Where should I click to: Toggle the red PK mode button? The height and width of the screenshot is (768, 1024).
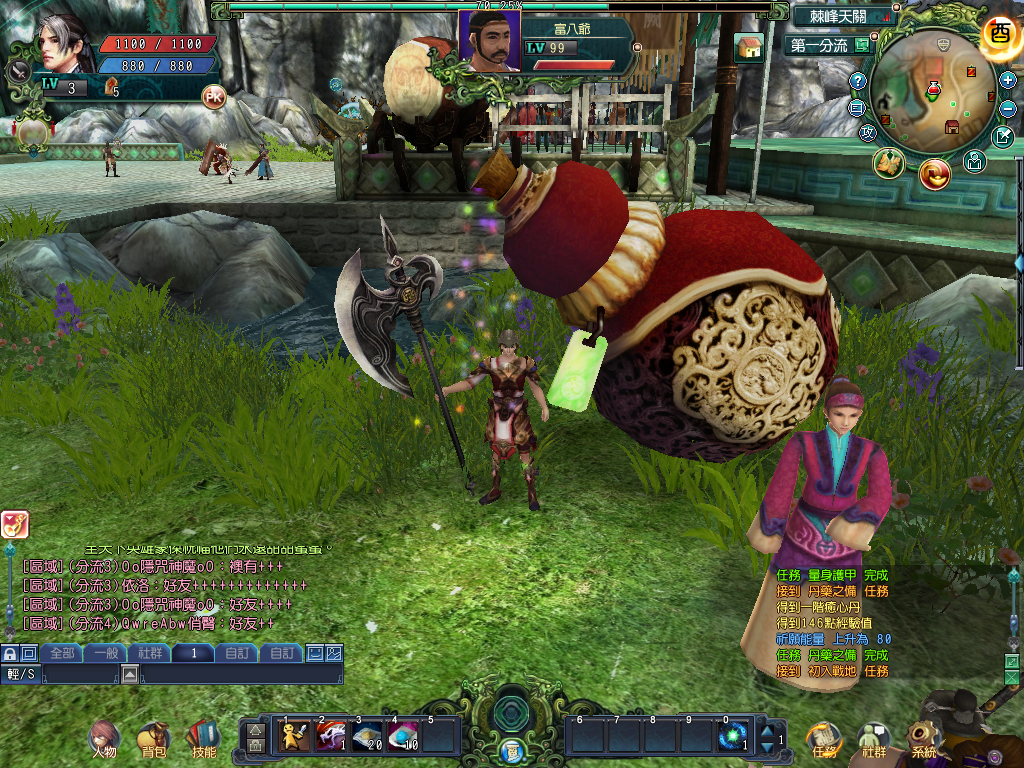(213, 97)
